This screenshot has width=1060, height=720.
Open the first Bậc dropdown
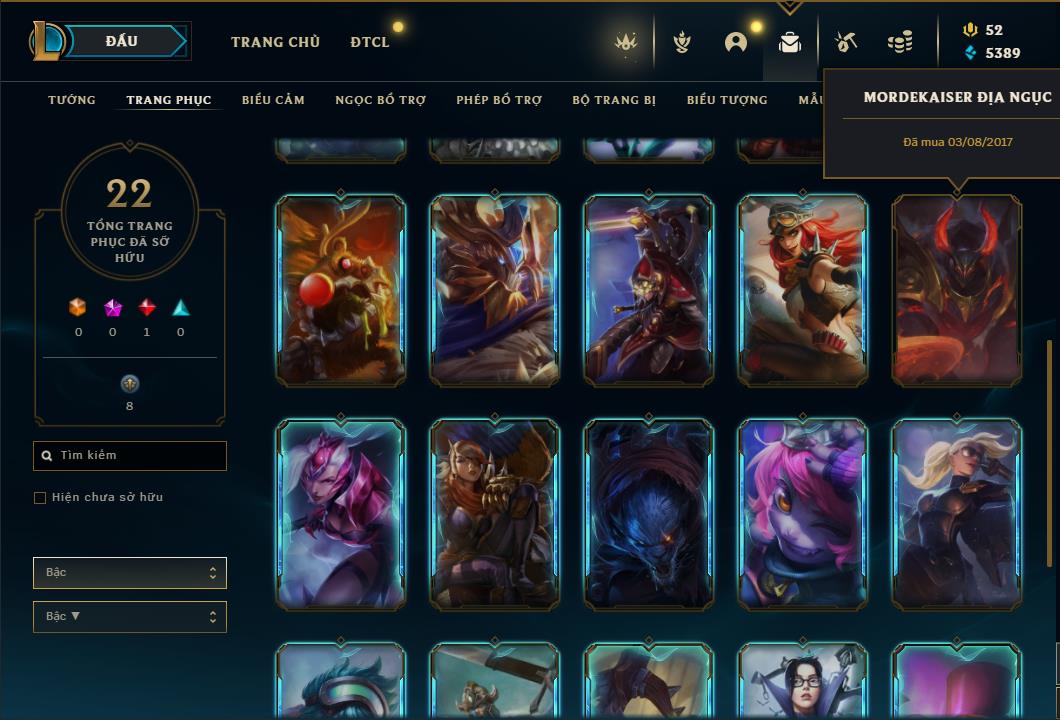(129, 573)
